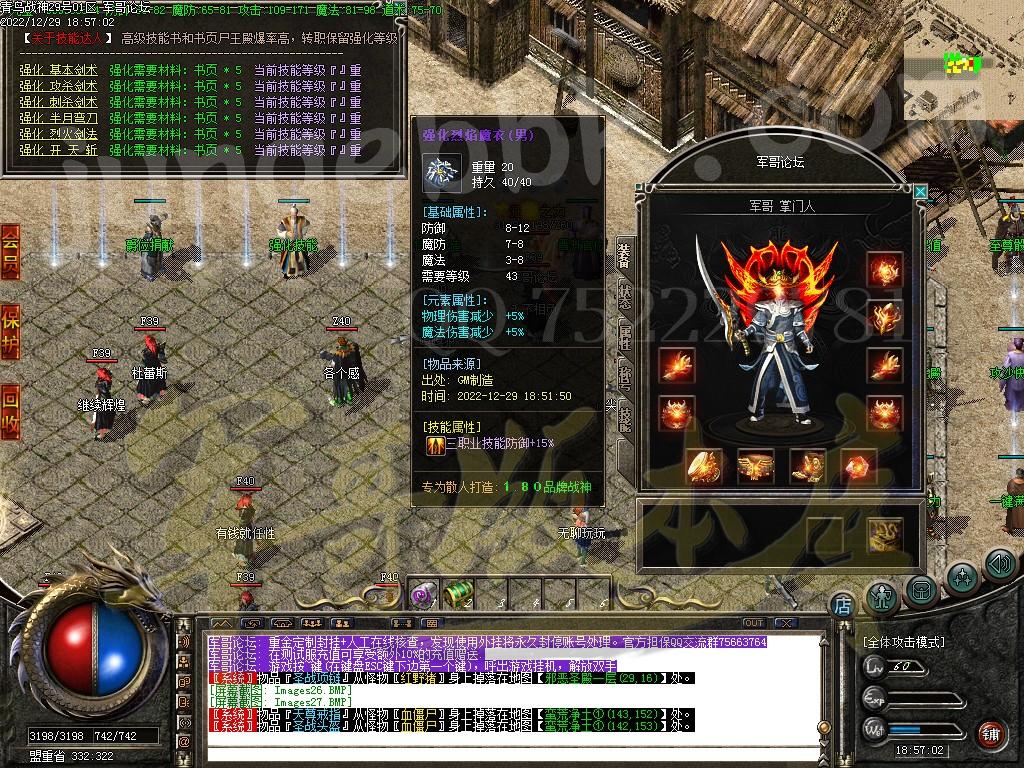Choose 强化 基本剑术 skill upgrade link
Screen dimensions: 1024x768
coord(59,70)
